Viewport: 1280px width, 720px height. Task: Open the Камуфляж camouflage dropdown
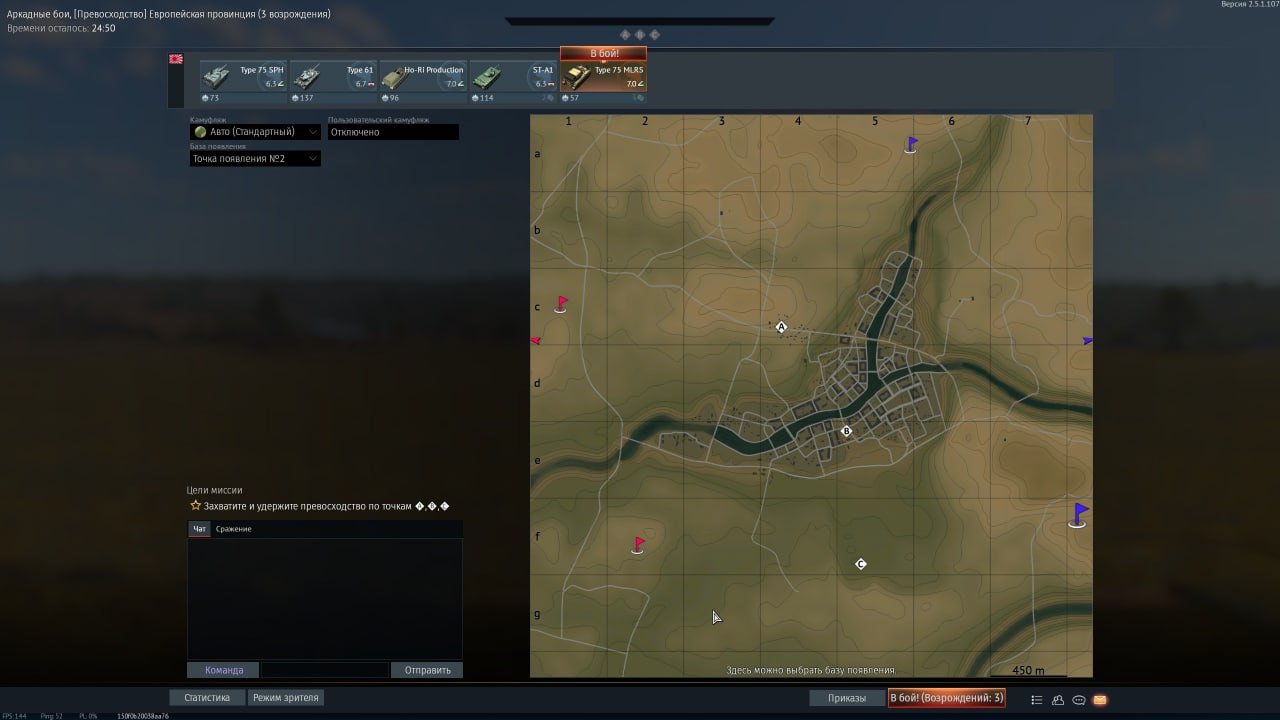click(x=256, y=132)
